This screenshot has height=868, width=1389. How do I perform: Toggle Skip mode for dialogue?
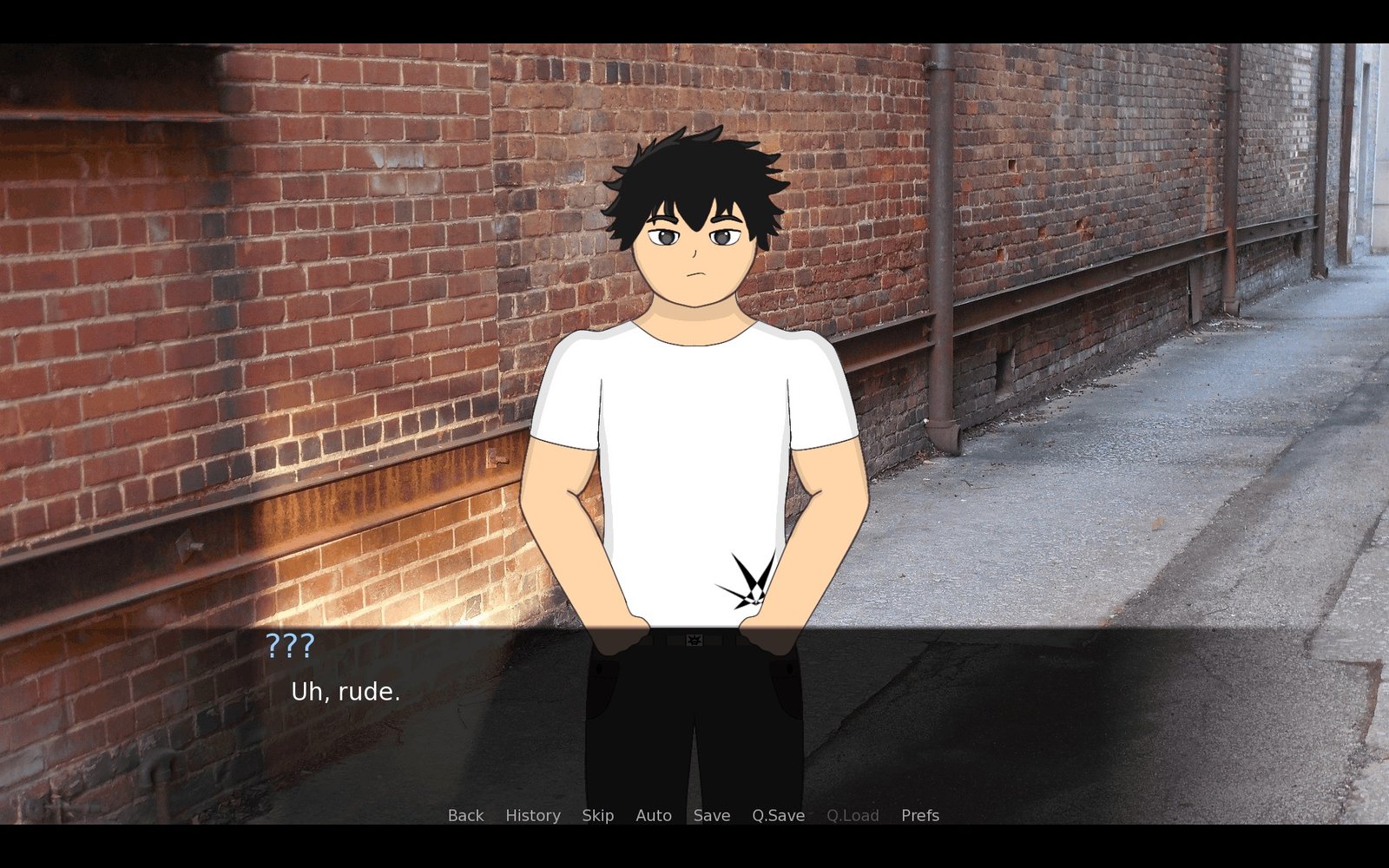pos(597,815)
